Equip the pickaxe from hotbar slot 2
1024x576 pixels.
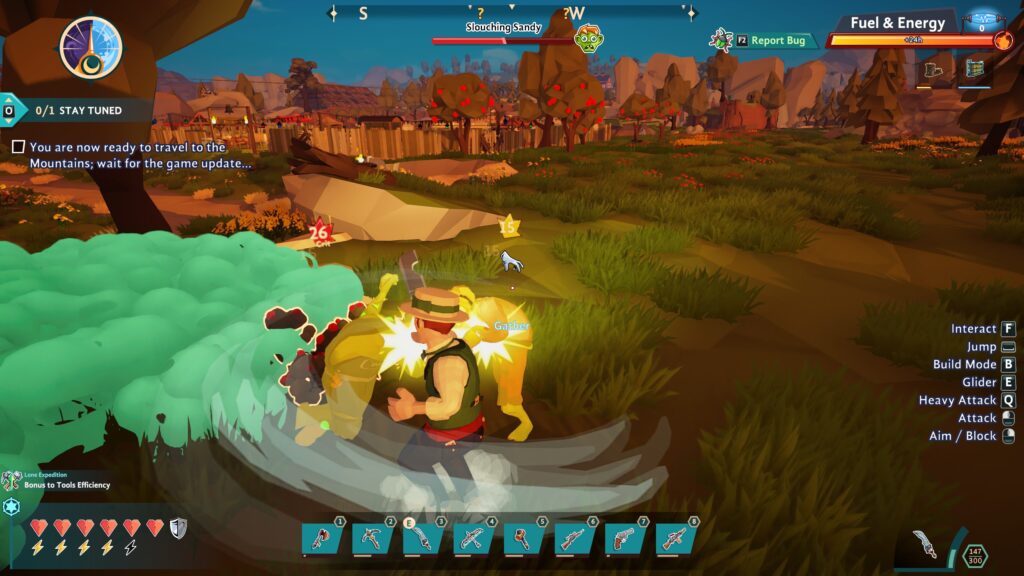pyautogui.click(x=372, y=539)
